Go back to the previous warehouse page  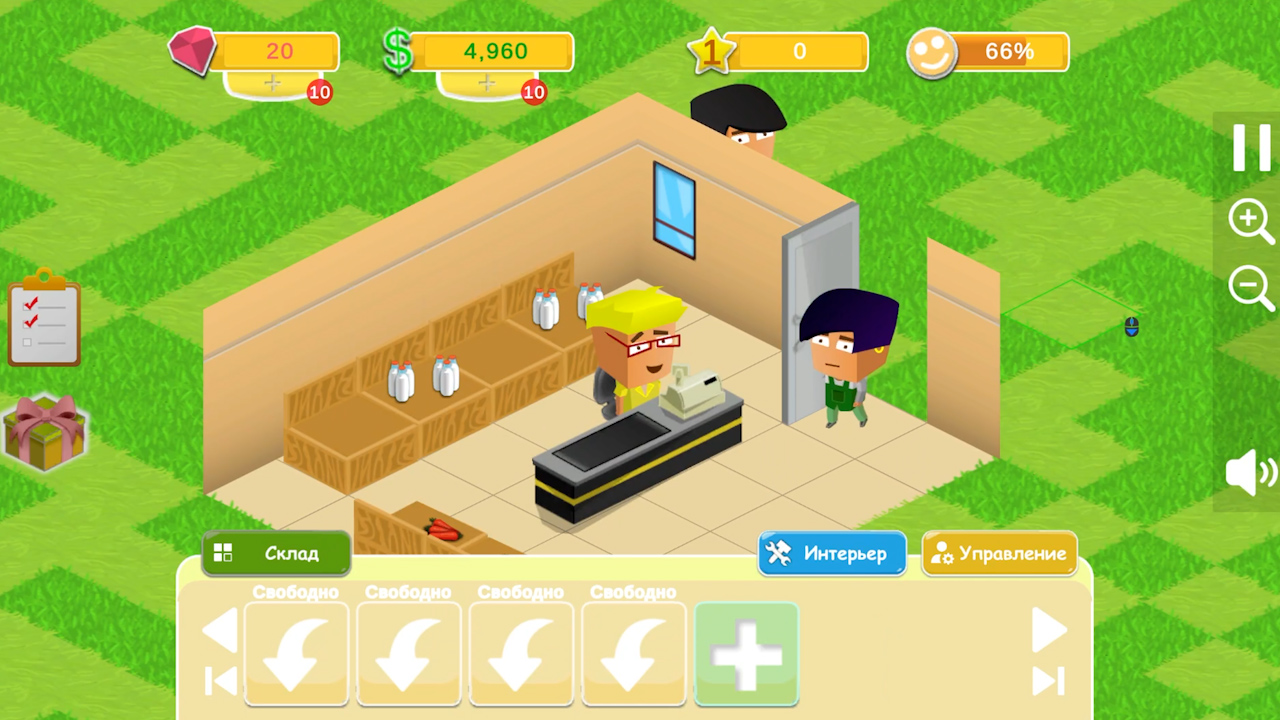222,630
